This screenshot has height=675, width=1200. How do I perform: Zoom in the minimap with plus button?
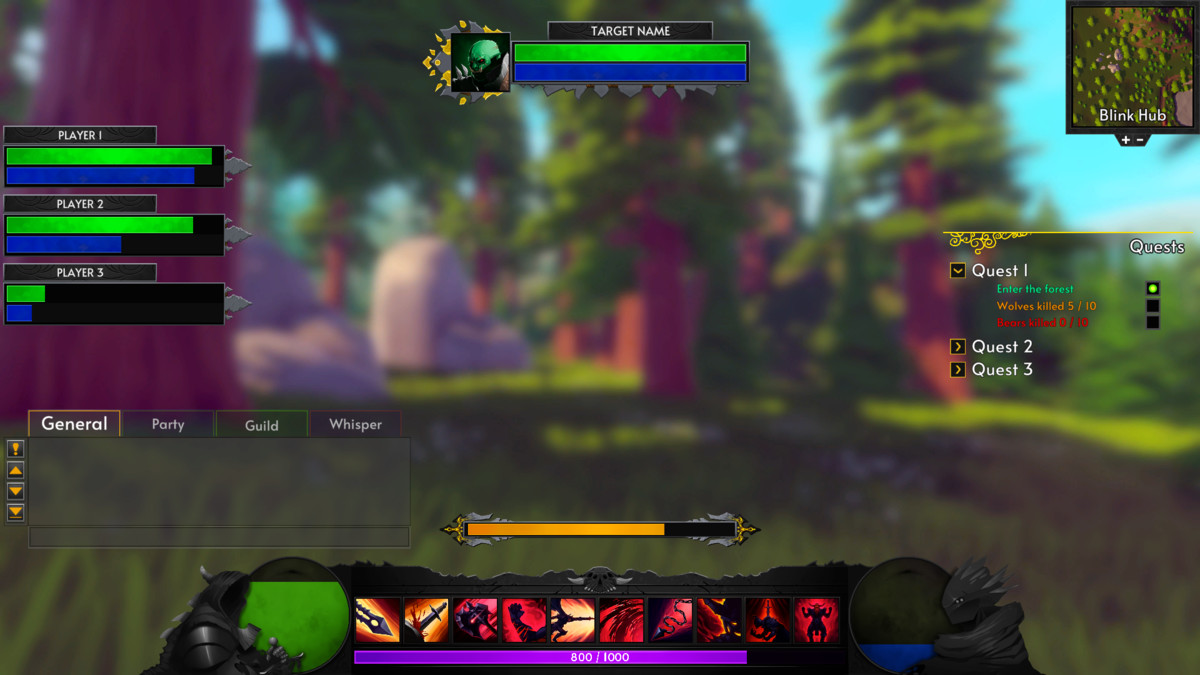point(1125,140)
